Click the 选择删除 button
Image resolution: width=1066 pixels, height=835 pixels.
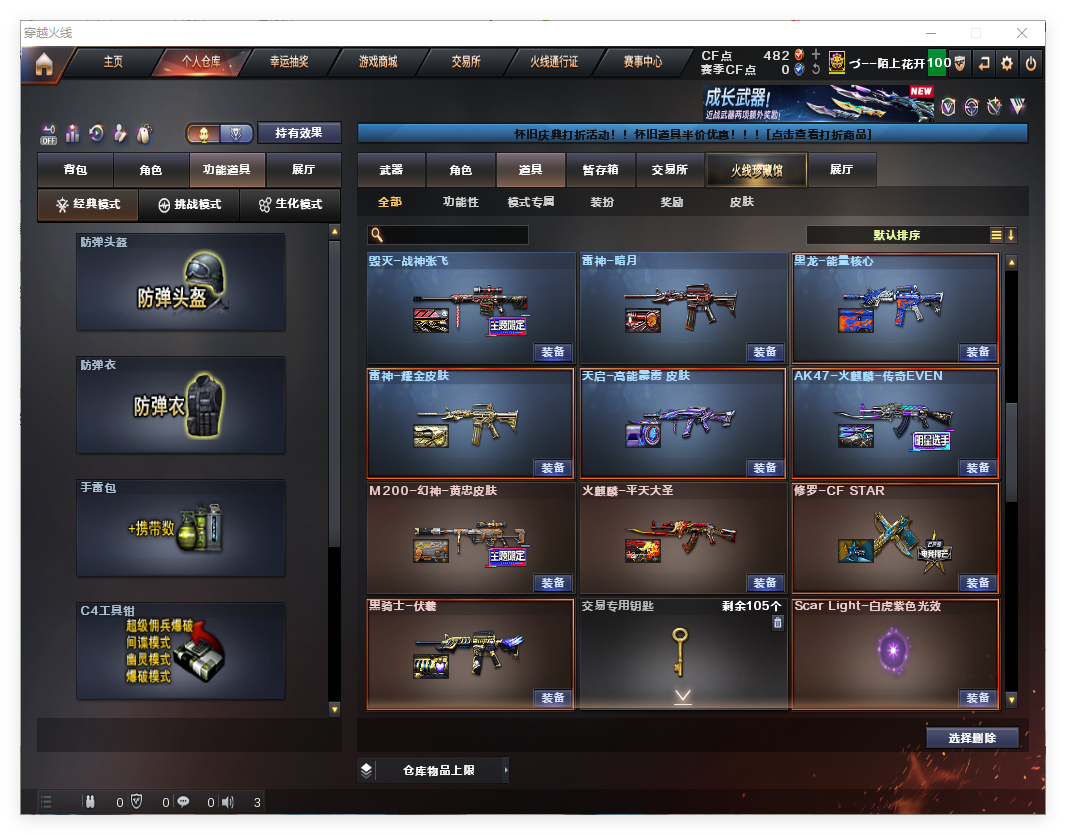pos(972,738)
